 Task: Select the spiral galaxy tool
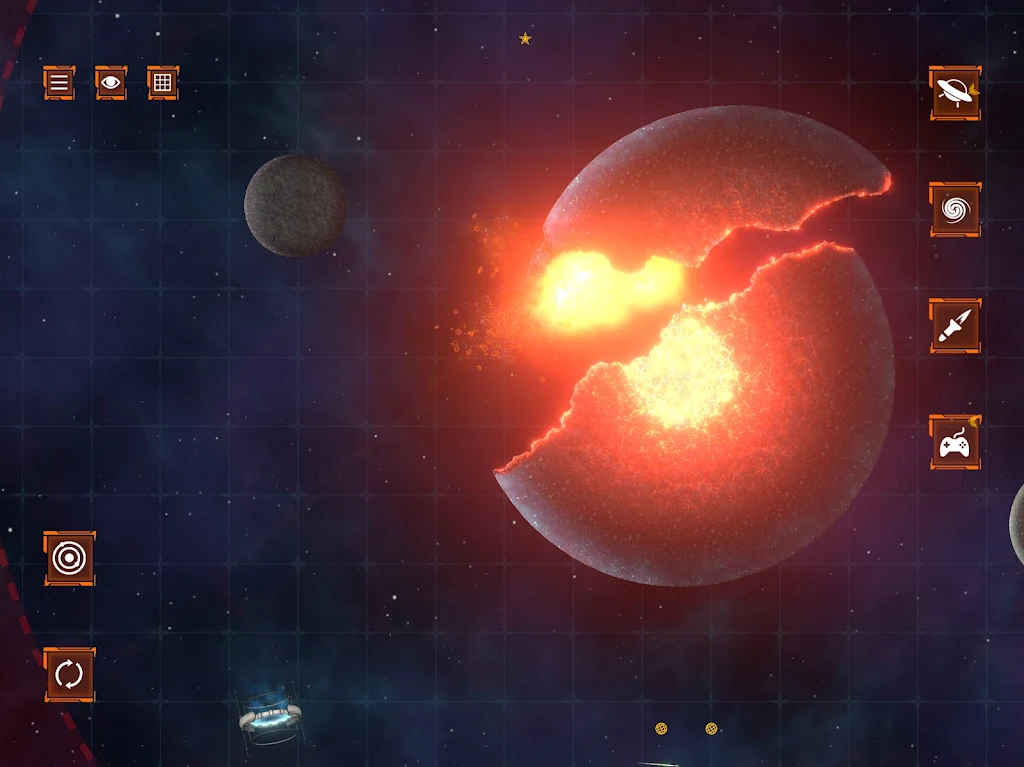(955, 210)
